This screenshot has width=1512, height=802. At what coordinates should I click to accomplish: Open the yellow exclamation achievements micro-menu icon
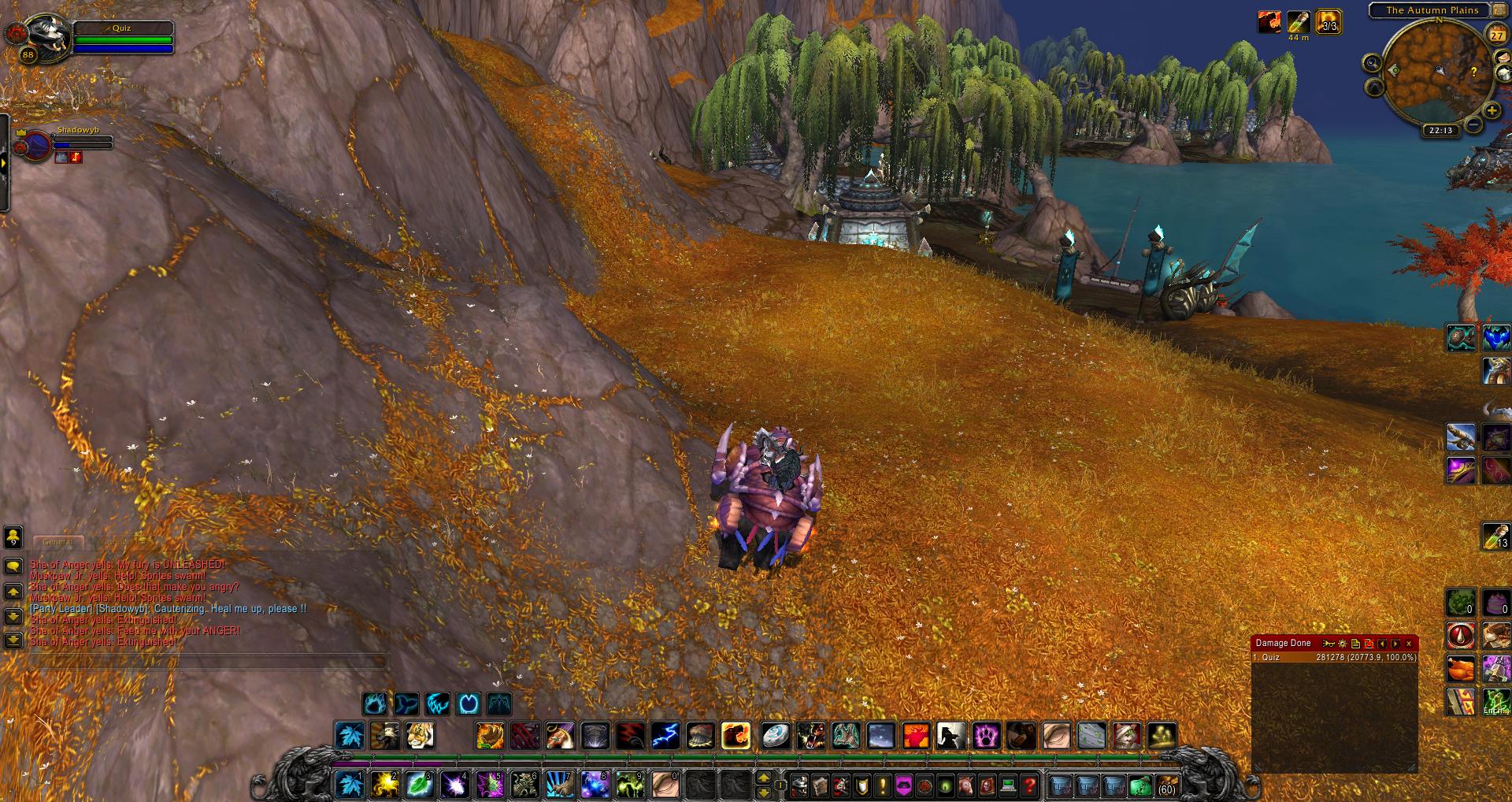[x=882, y=786]
